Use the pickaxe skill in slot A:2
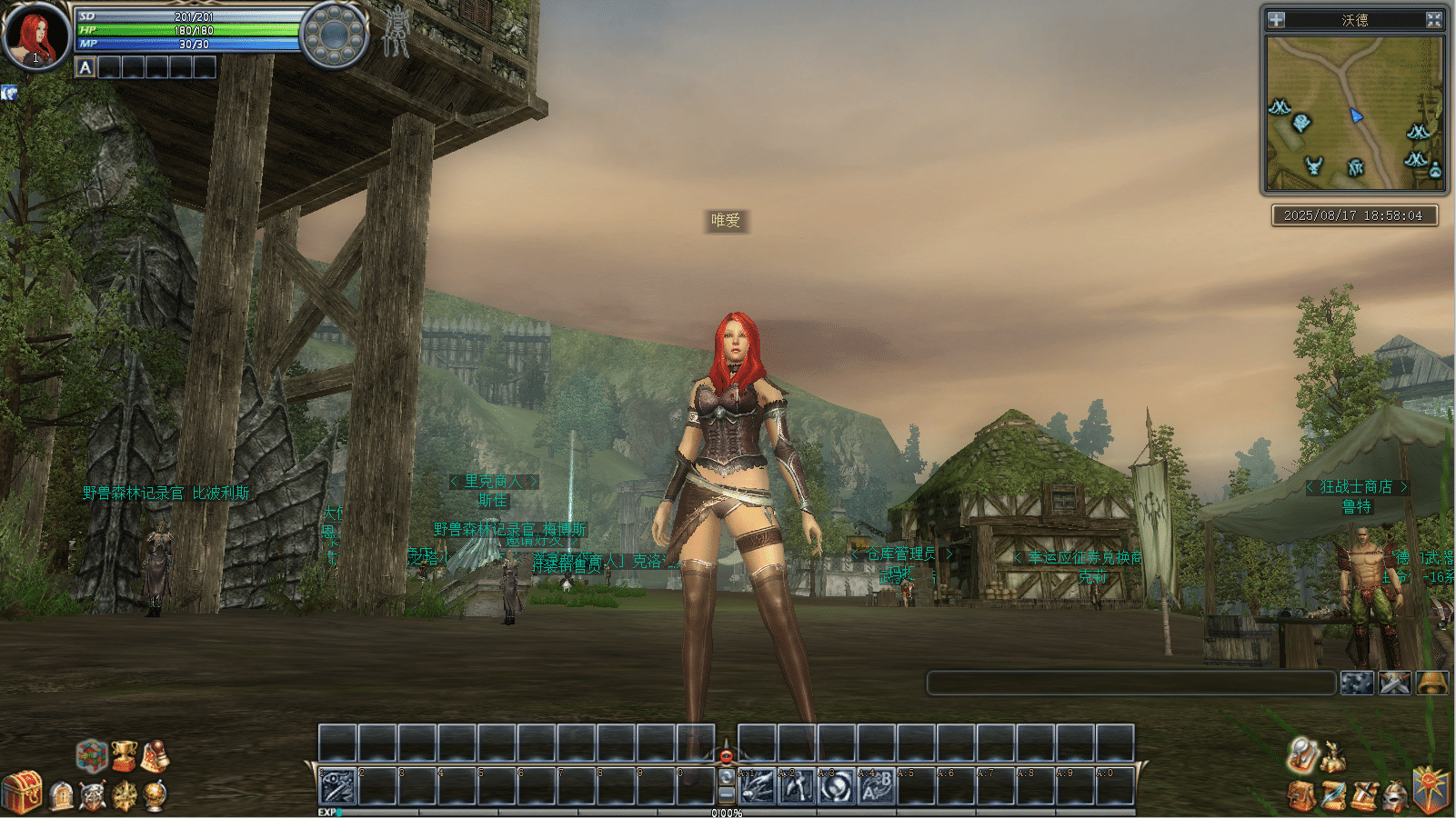 click(x=796, y=786)
